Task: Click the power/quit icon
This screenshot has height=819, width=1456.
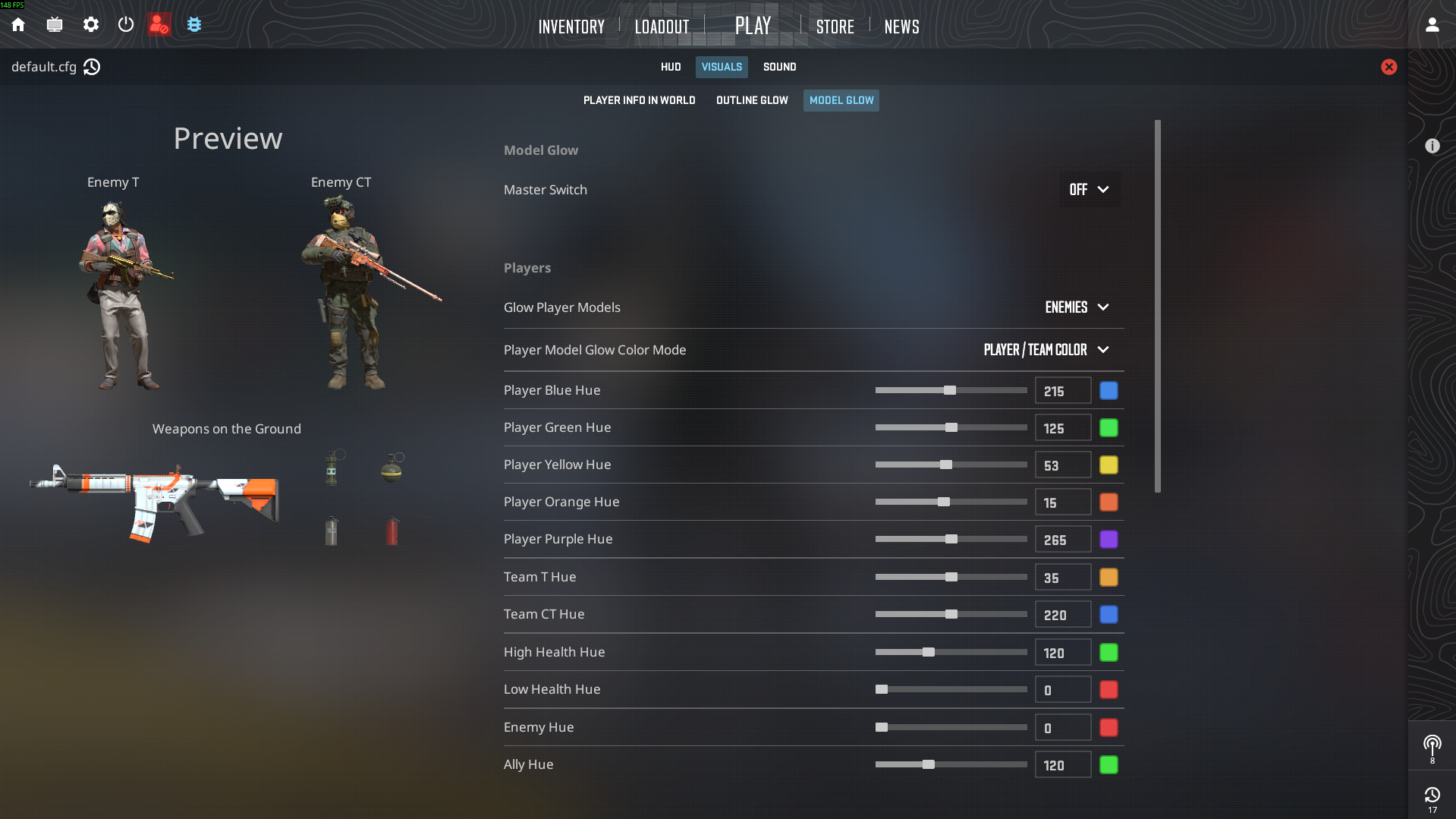Action: tap(125, 24)
